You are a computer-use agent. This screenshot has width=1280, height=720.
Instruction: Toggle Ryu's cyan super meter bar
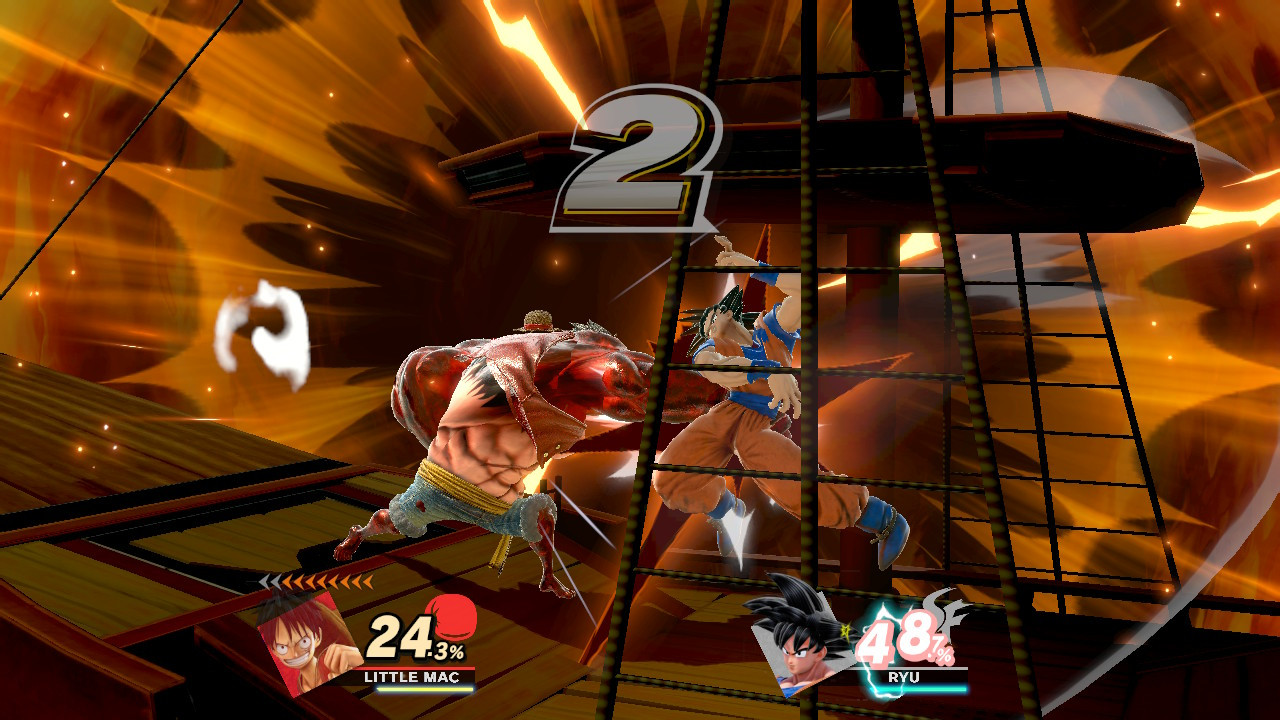(921, 689)
